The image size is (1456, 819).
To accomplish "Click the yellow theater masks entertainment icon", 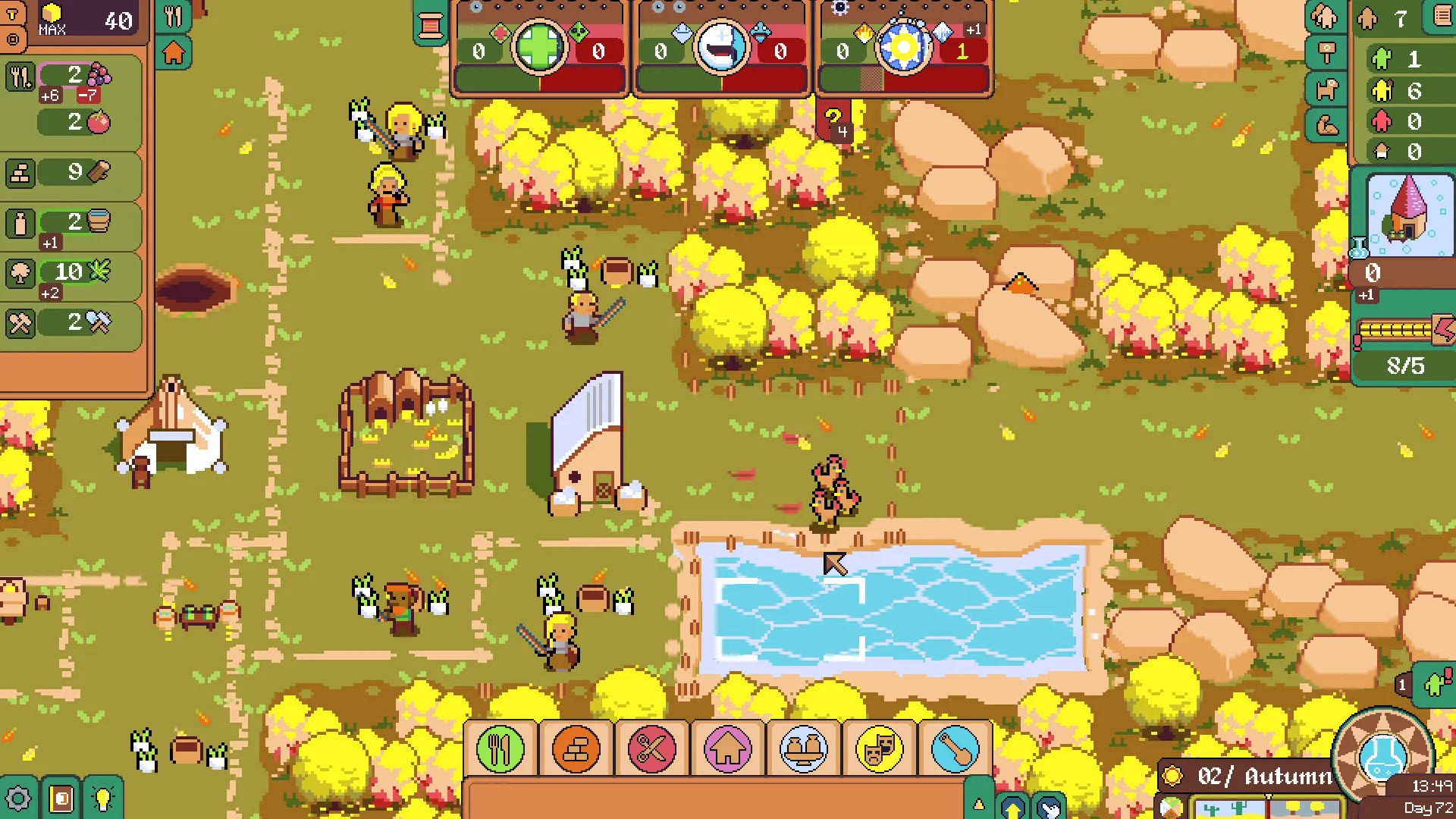I will pyautogui.click(x=879, y=749).
